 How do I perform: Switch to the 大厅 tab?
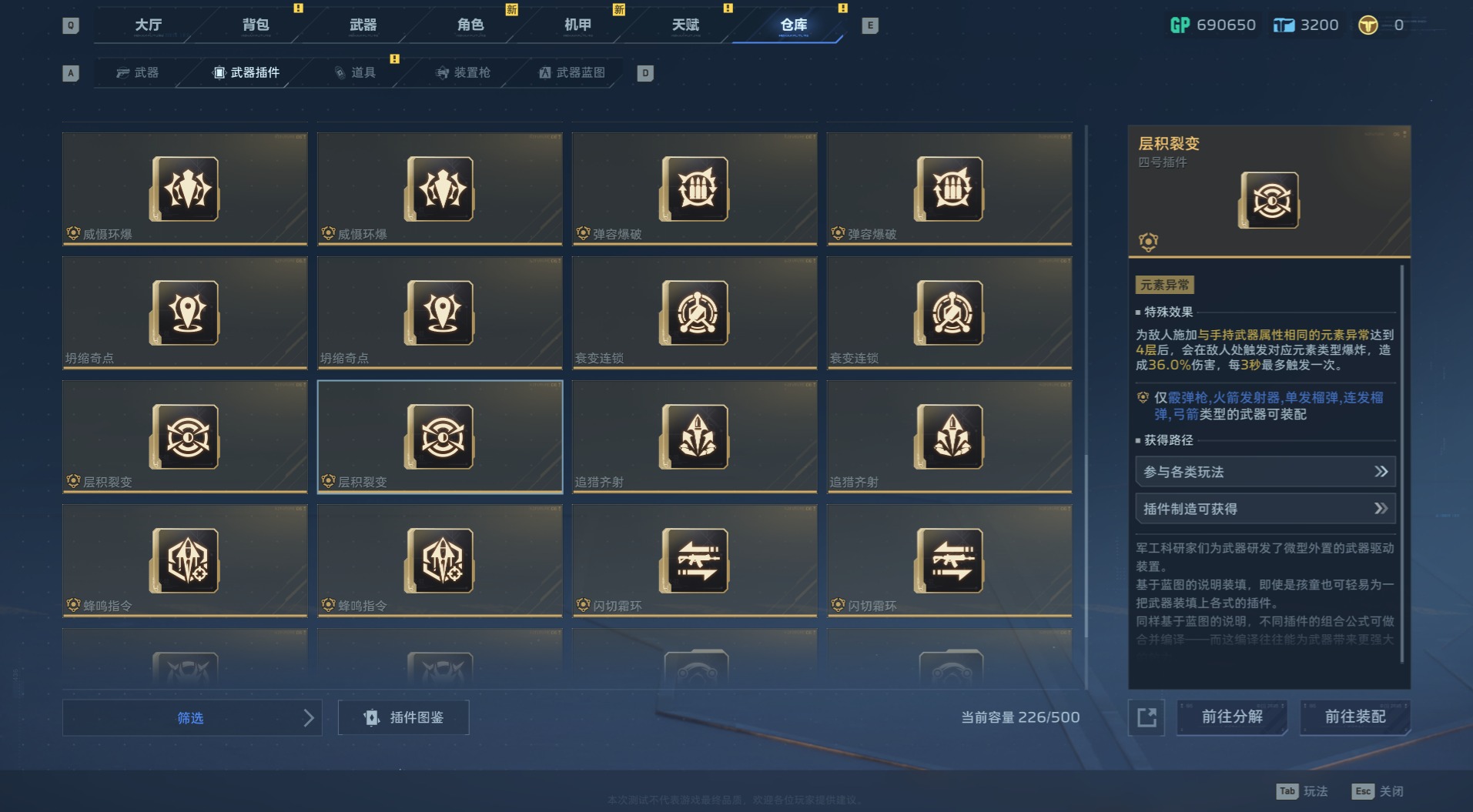tap(149, 25)
